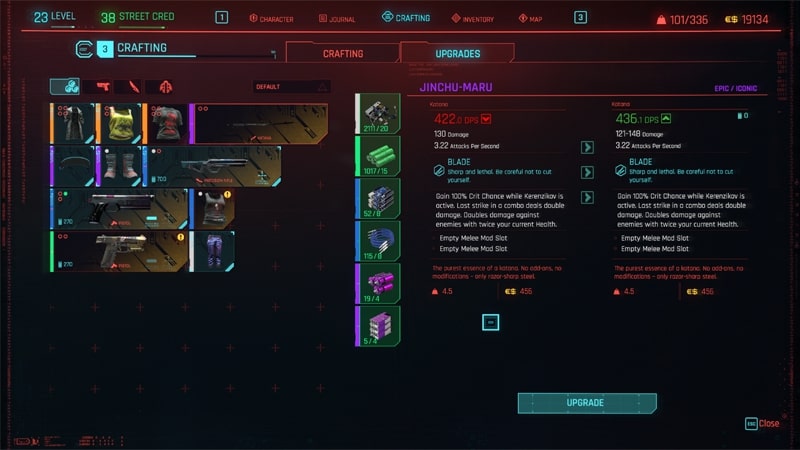
Task: Show all items with the first filter icon
Action: click(68, 87)
